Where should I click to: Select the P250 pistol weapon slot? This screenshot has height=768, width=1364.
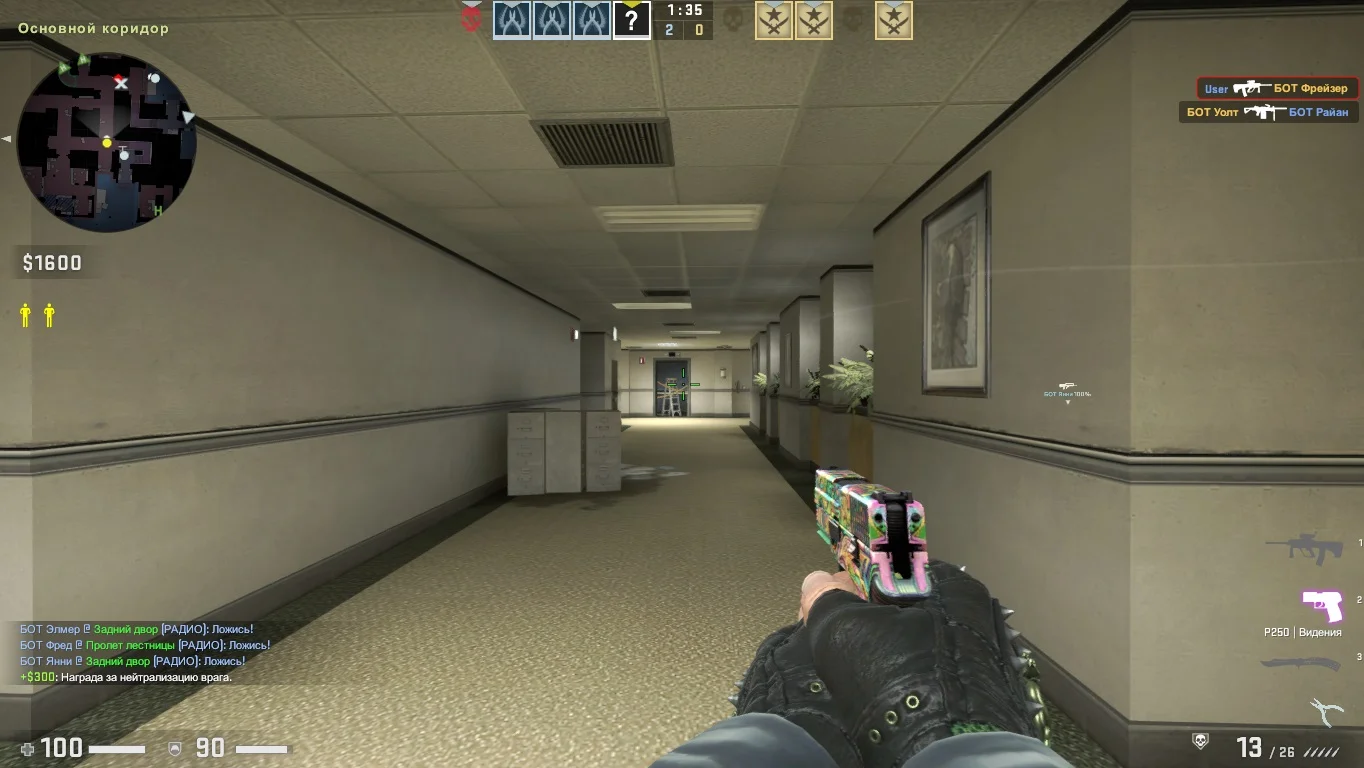point(1321,606)
